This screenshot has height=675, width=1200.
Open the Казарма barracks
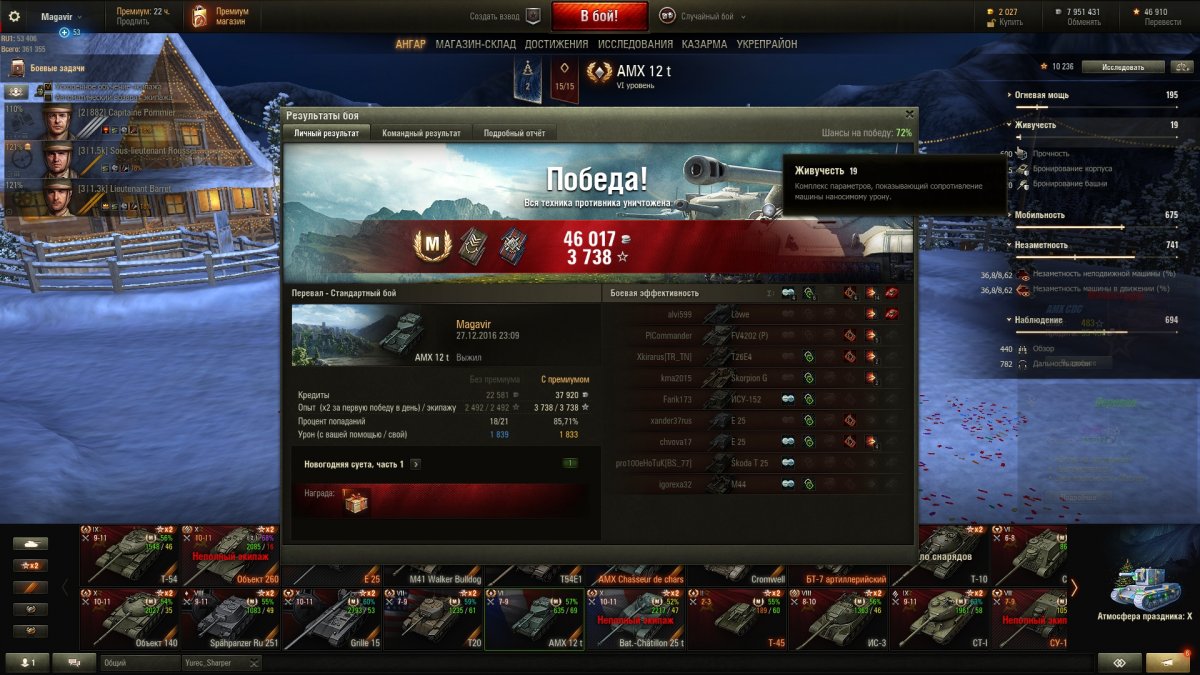704,44
